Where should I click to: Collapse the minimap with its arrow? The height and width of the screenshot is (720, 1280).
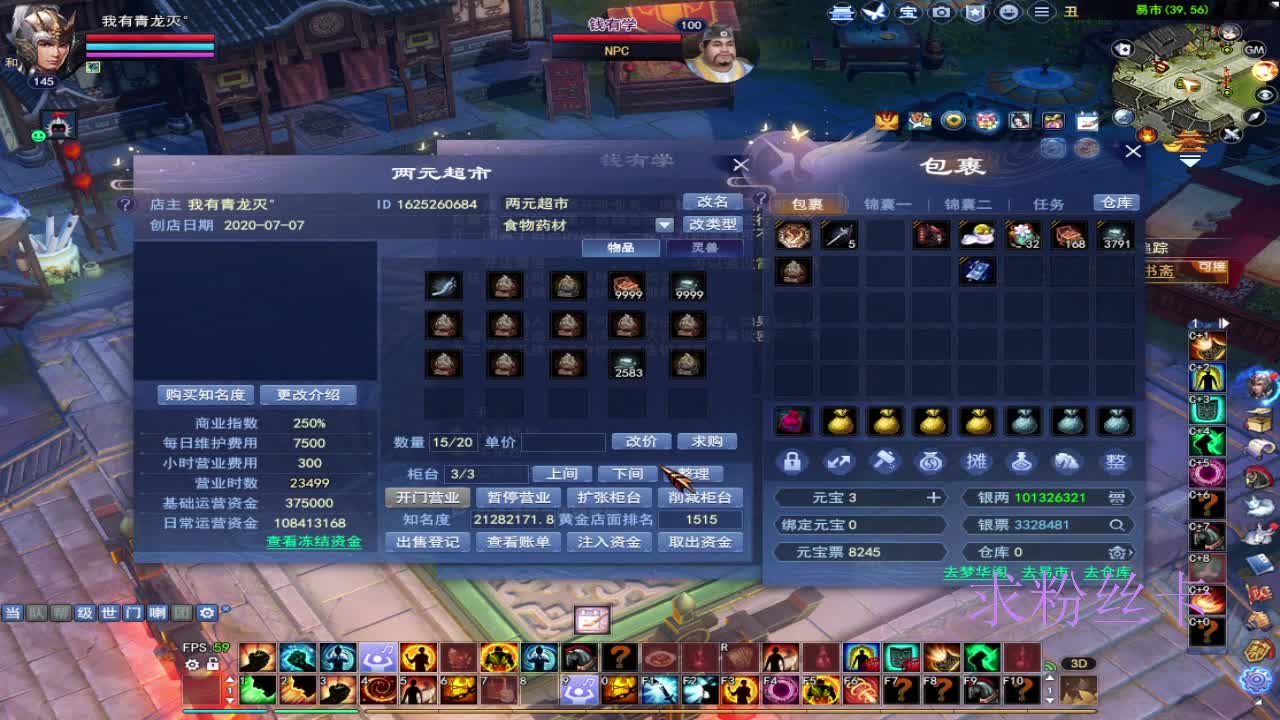pos(1189,158)
